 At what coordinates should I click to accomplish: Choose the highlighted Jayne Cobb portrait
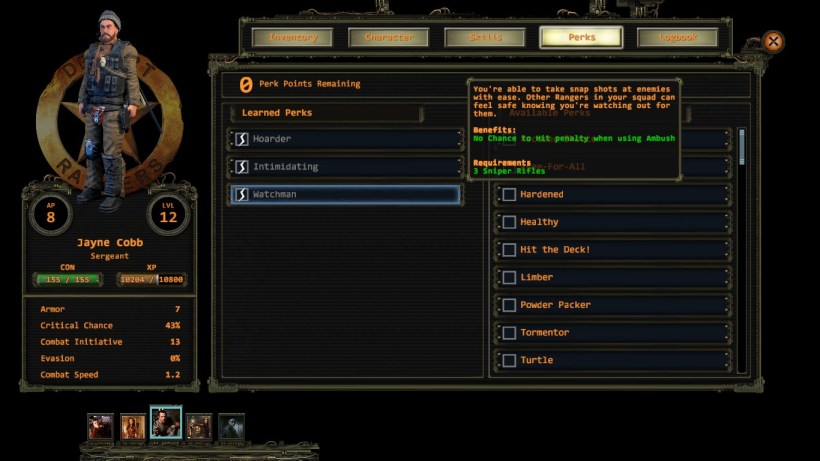165,423
